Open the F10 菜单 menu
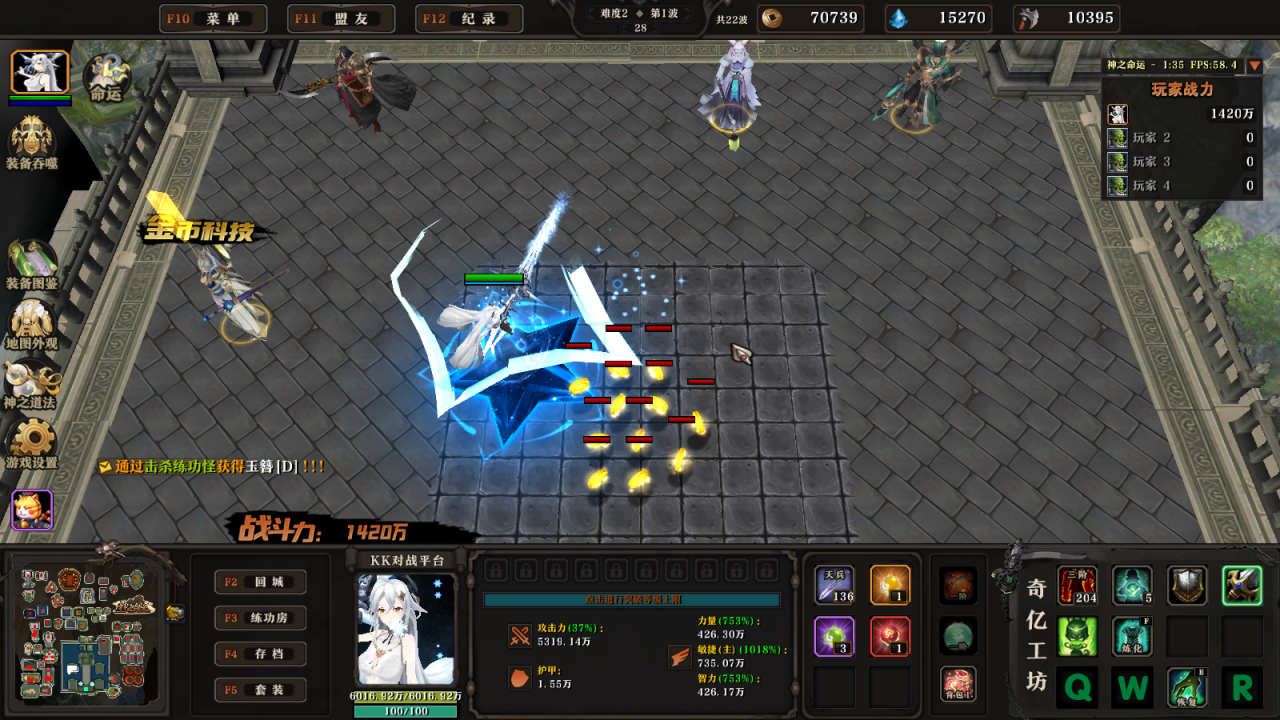The image size is (1280, 720). pos(212,17)
